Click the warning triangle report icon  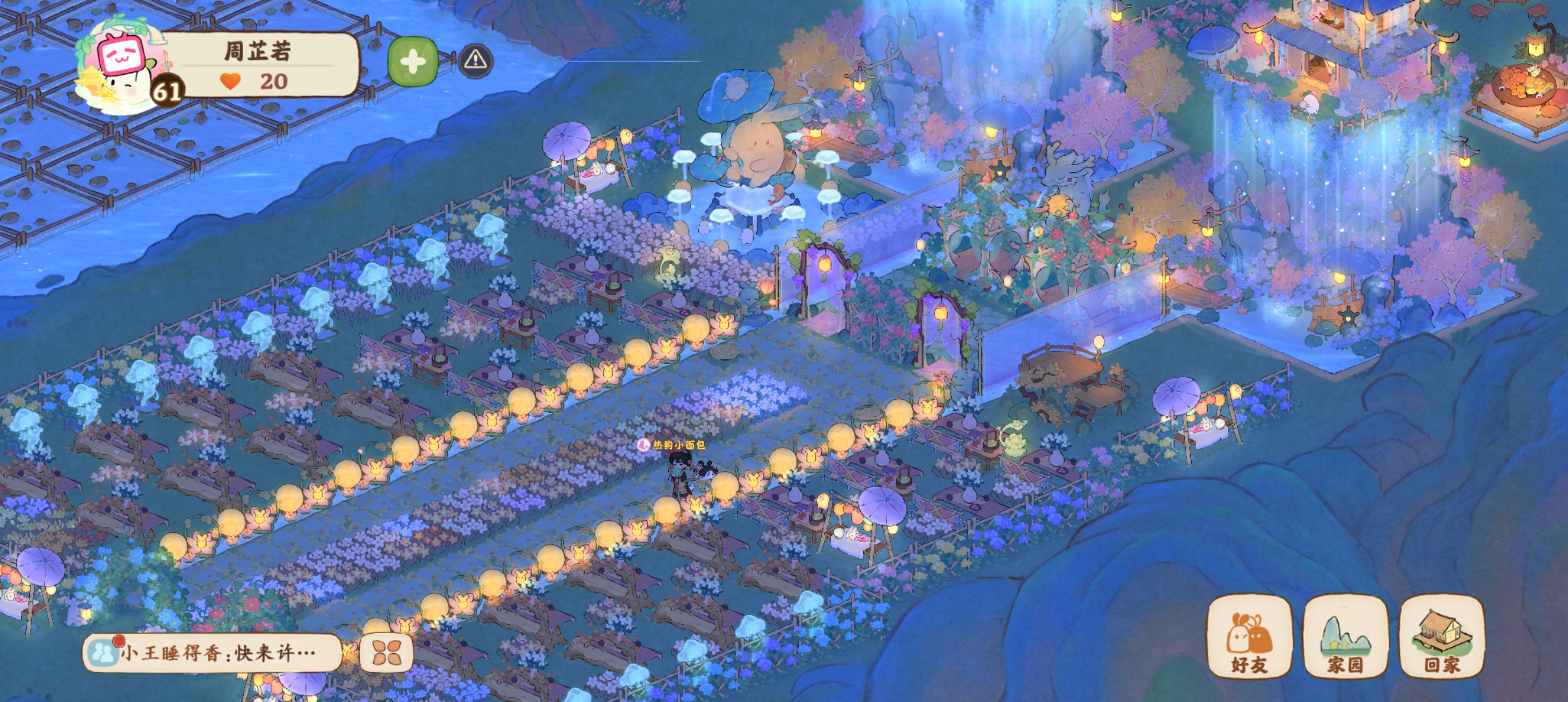click(475, 60)
